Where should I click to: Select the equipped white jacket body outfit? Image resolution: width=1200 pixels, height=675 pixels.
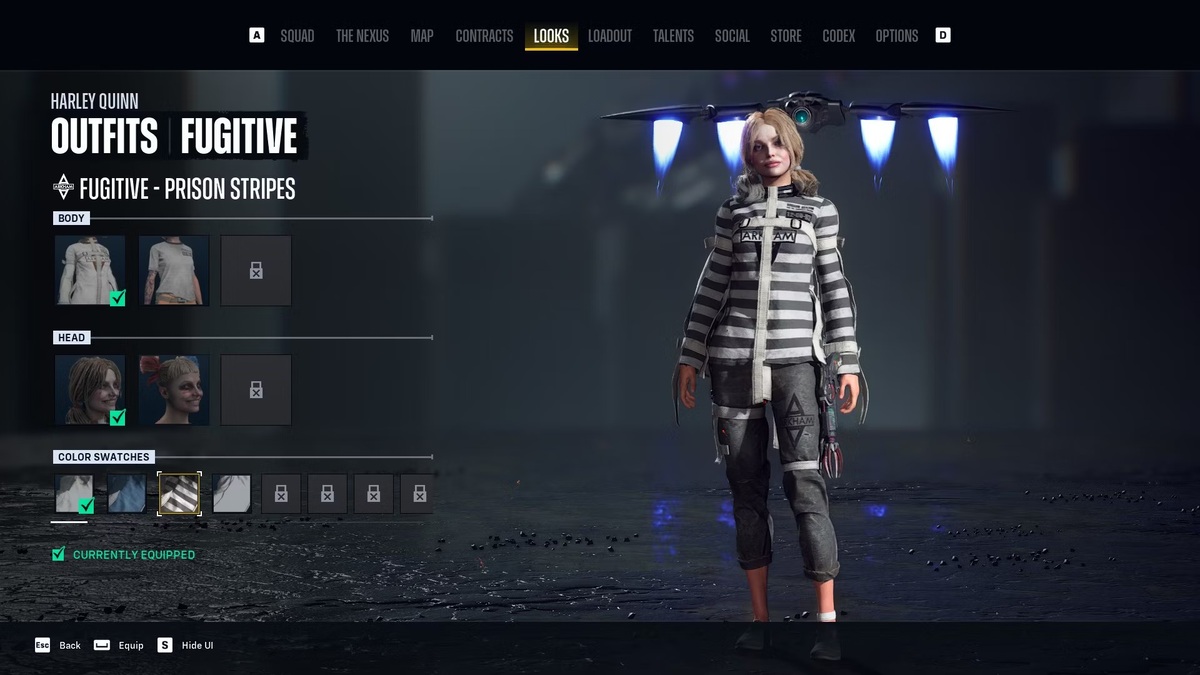(90, 270)
